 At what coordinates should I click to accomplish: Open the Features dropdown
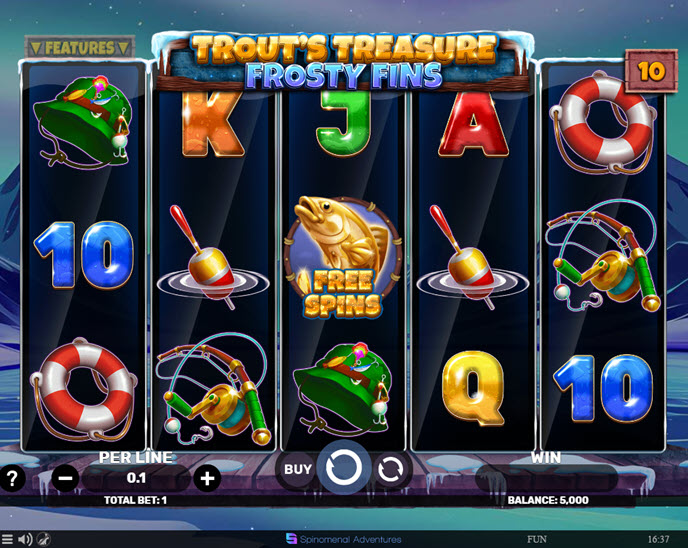[x=79, y=47]
